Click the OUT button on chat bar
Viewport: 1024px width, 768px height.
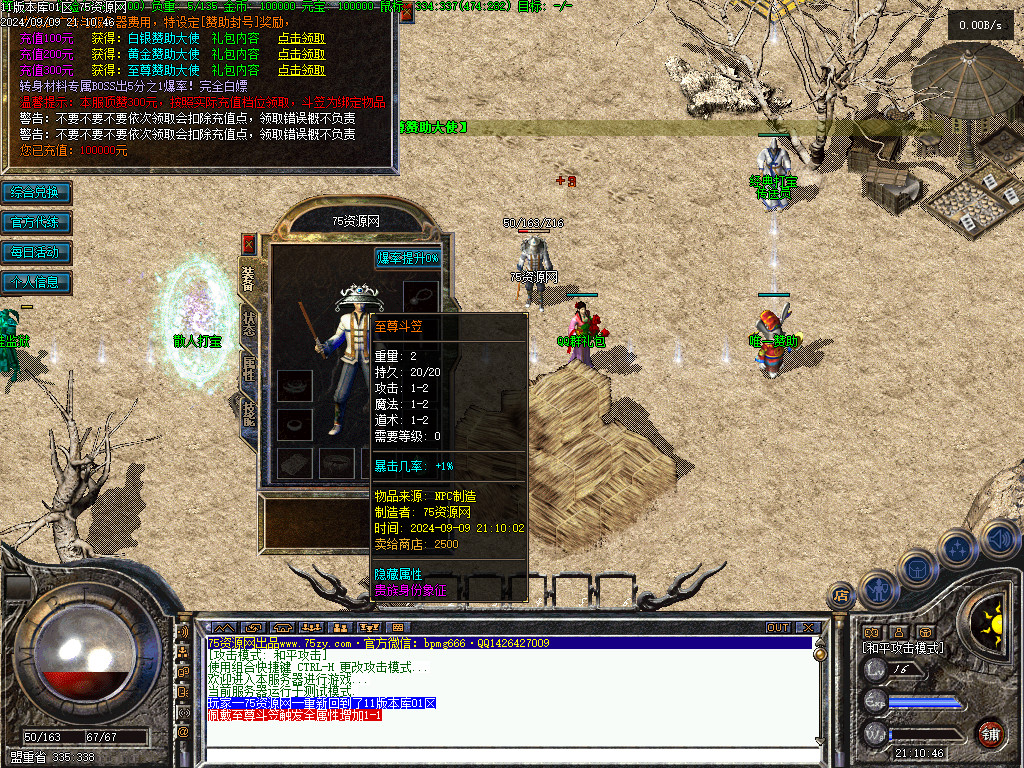[x=778, y=628]
